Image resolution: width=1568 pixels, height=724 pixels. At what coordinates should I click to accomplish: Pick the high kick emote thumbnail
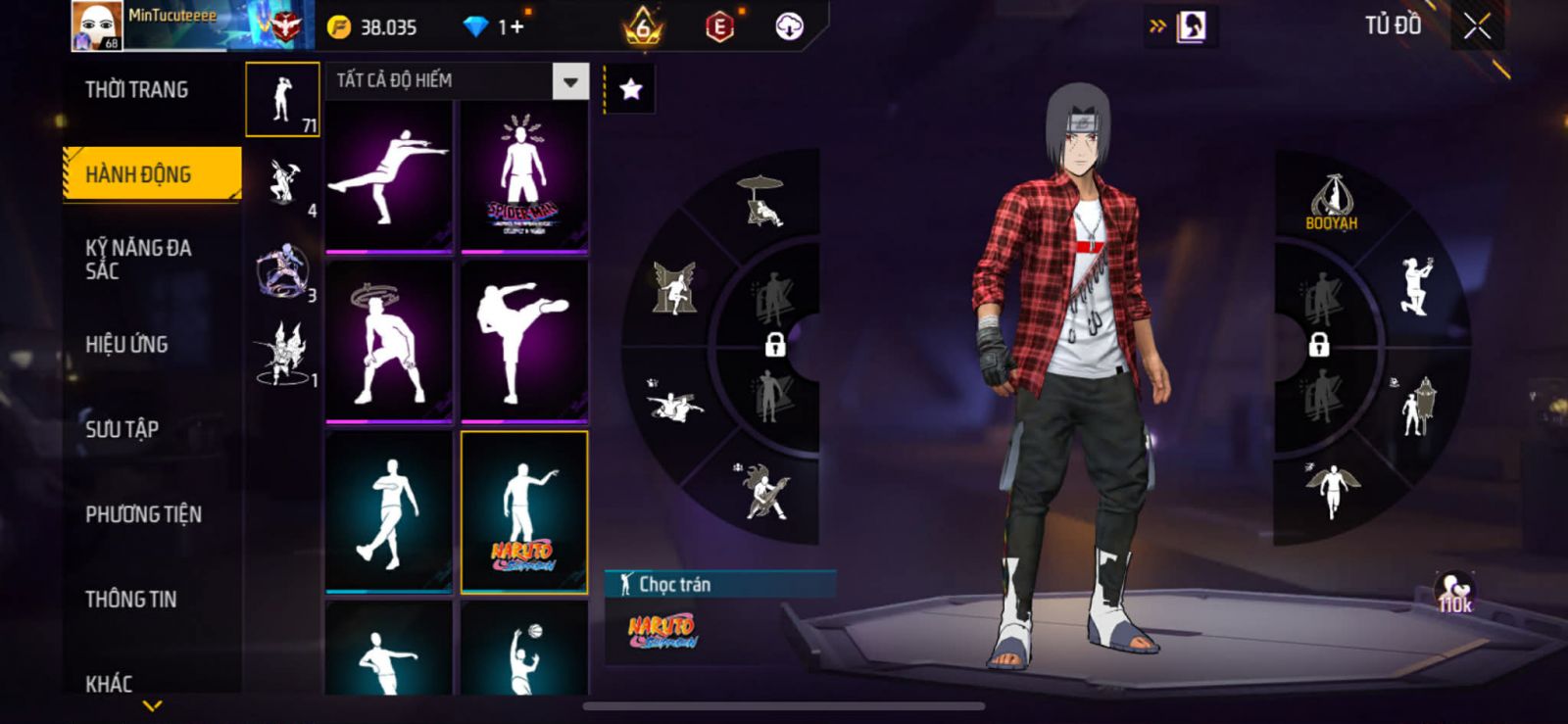coord(524,342)
